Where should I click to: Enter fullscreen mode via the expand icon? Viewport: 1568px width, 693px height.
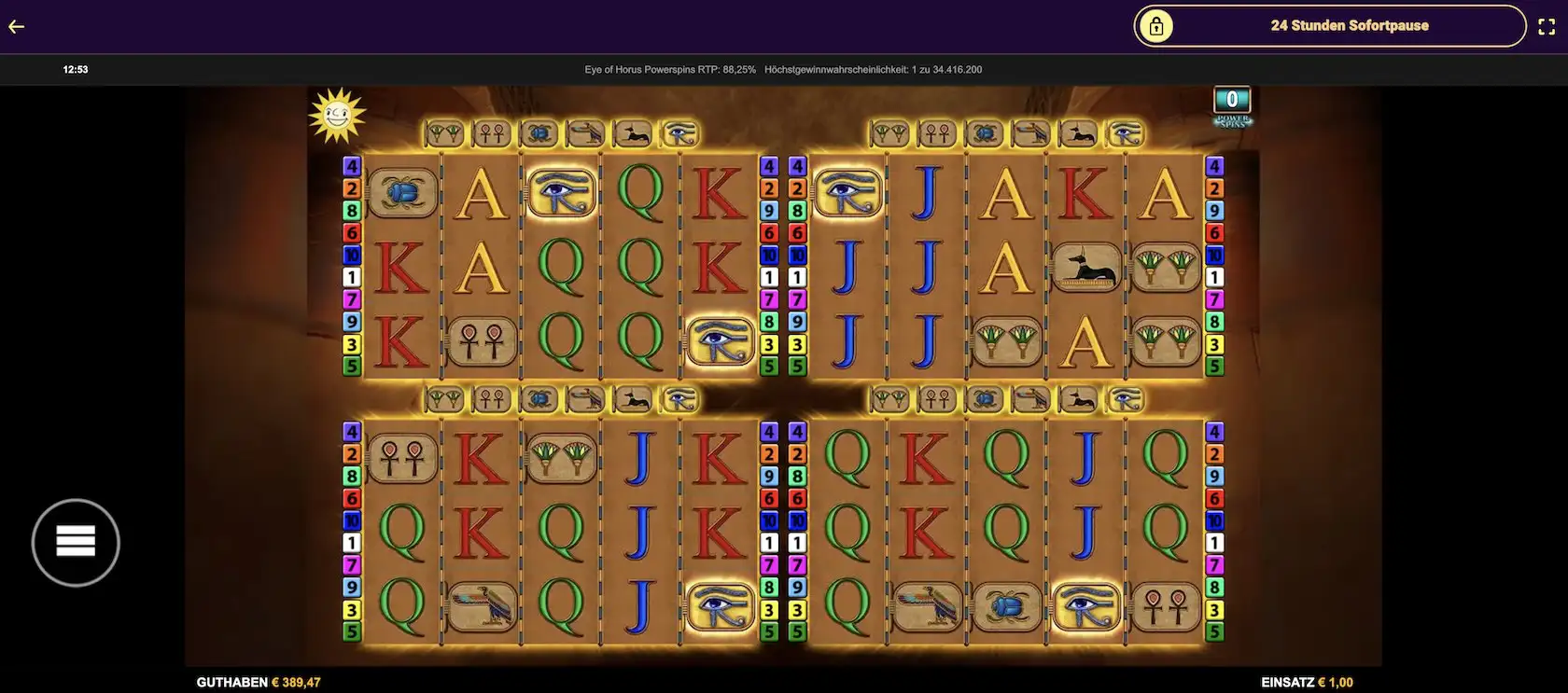[1548, 25]
